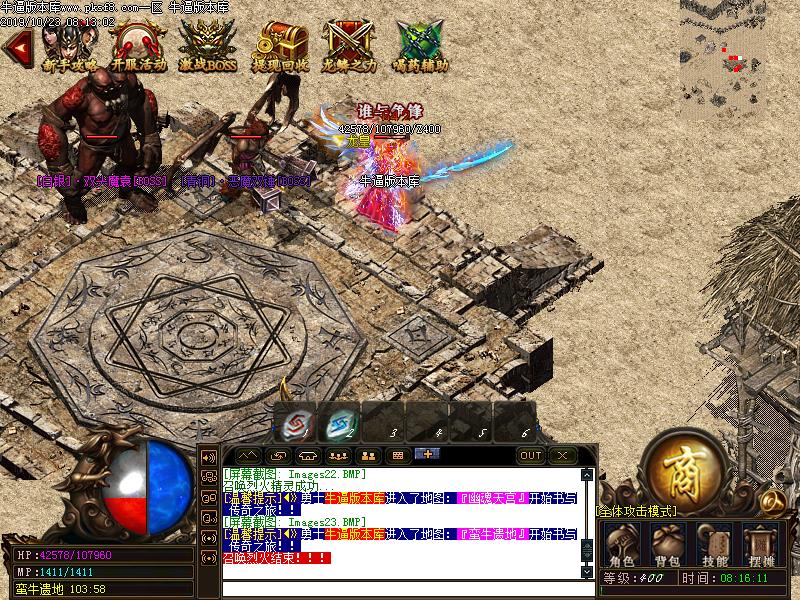Open the 背包 backpack inventory
The height and width of the screenshot is (600, 800).
(668, 546)
